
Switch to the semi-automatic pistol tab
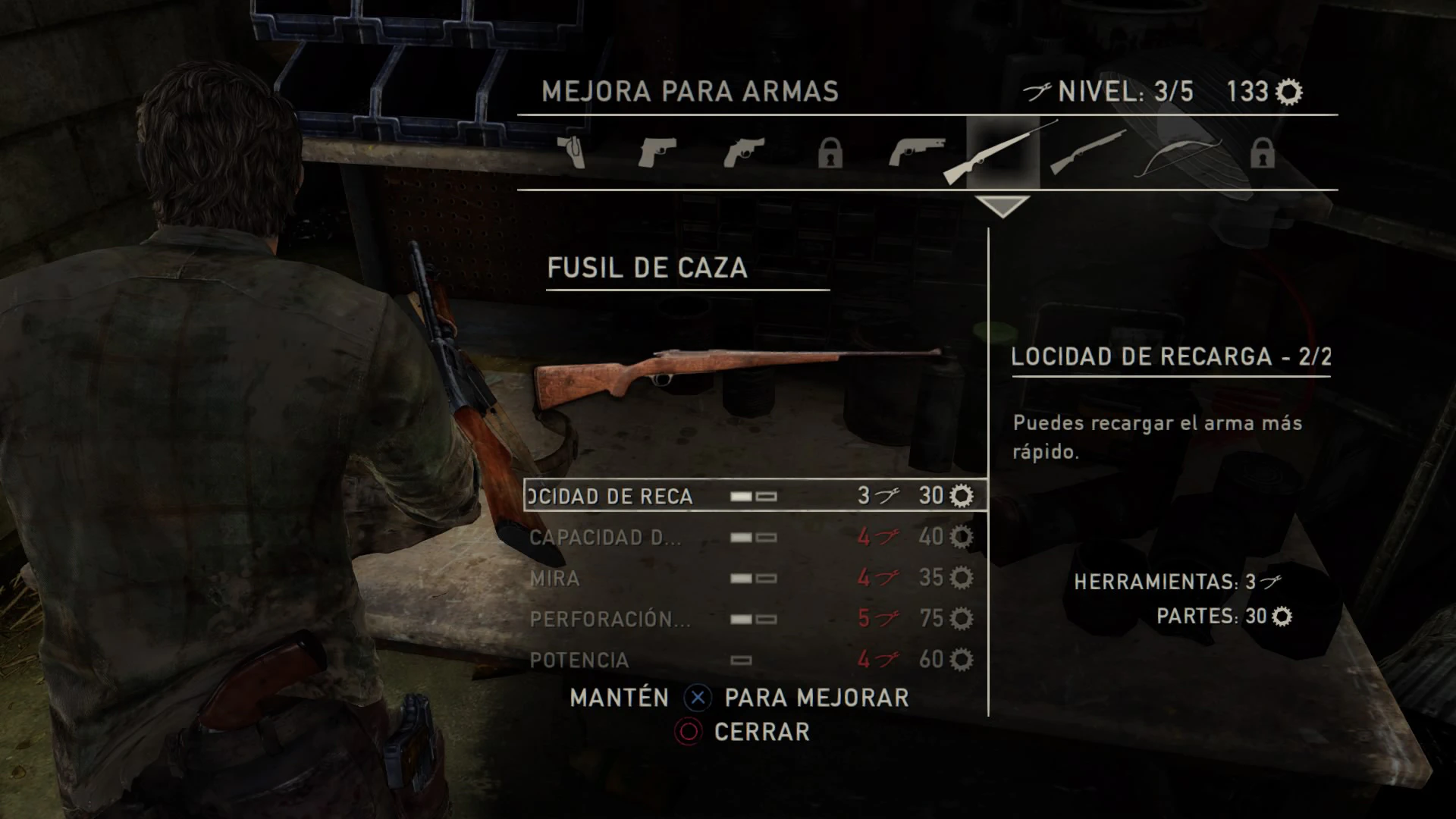(x=657, y=153)
